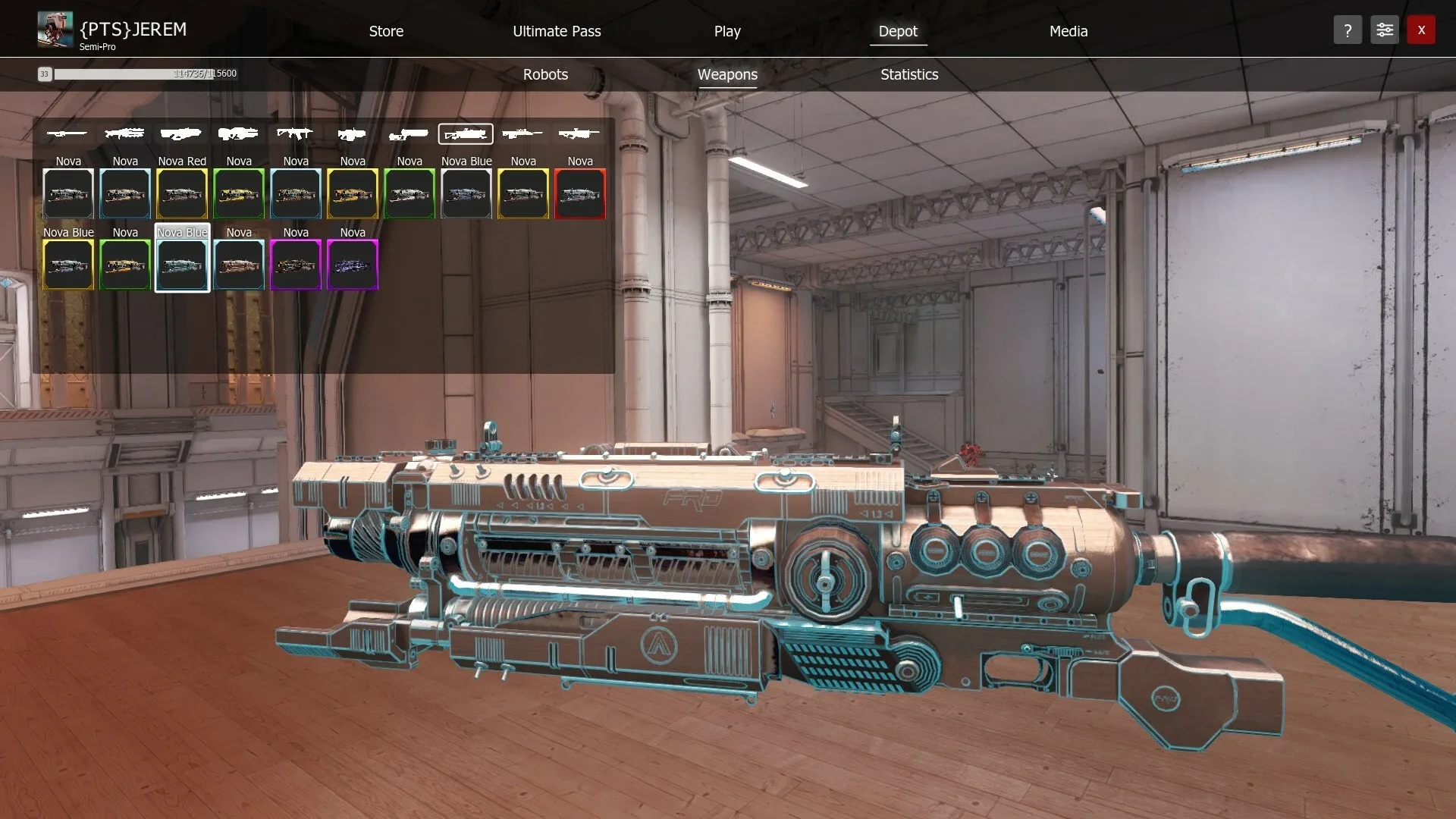Screen dimensions: 1456x819
Task: Select the outlined weapon class icon
Action: (x=466, y=134)
